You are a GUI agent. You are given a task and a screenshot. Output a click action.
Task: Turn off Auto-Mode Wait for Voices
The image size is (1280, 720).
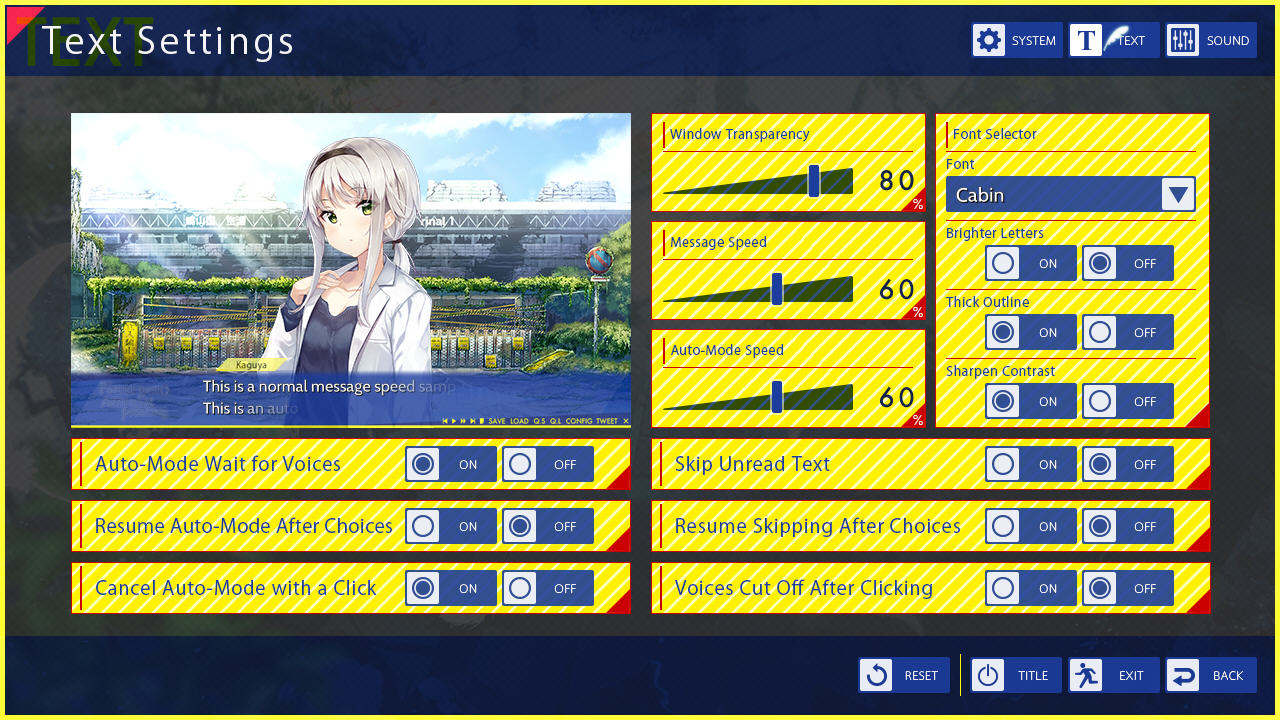tap(519, 463)
